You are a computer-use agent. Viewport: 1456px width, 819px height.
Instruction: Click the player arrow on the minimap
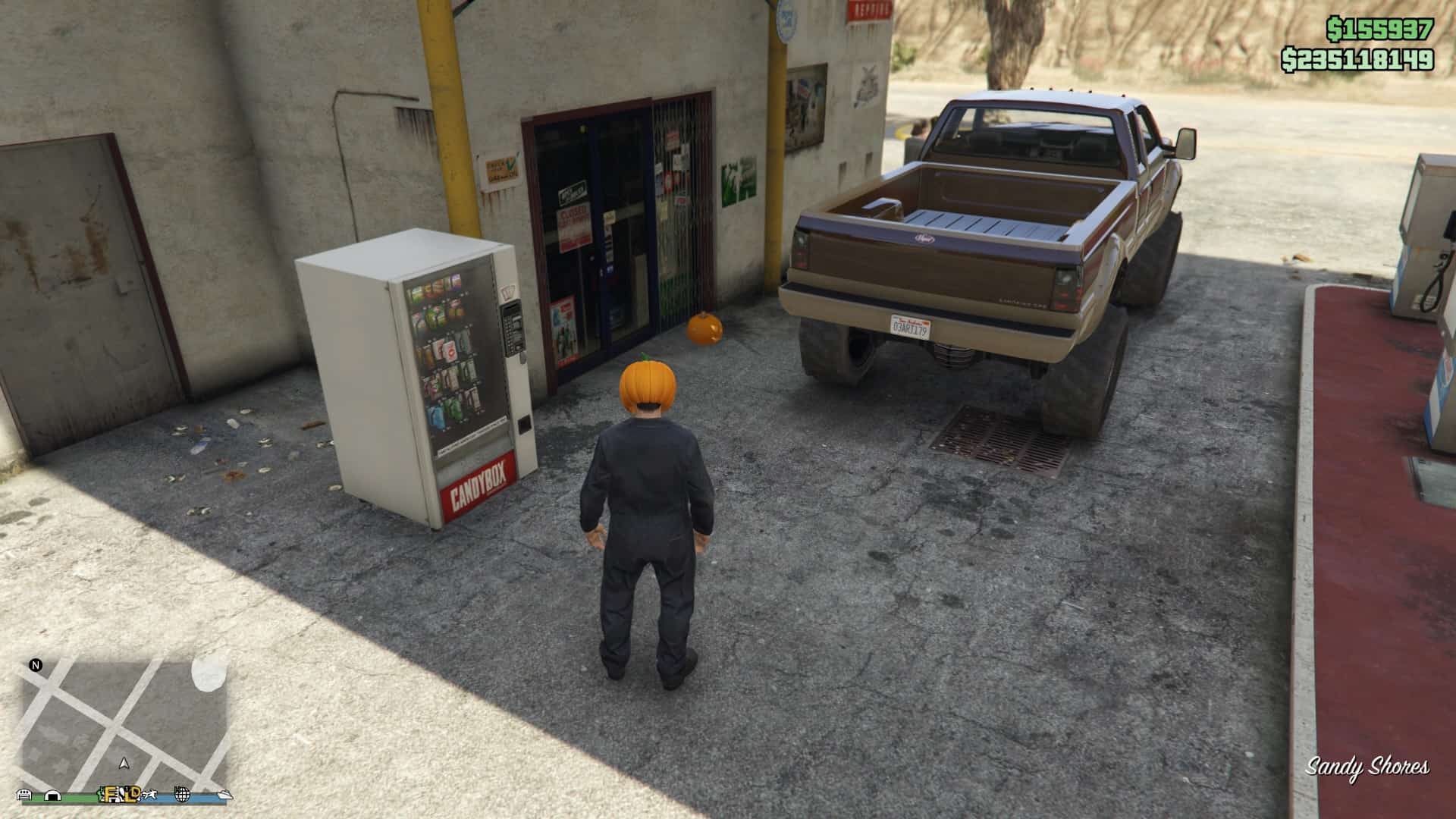(124, 764)
